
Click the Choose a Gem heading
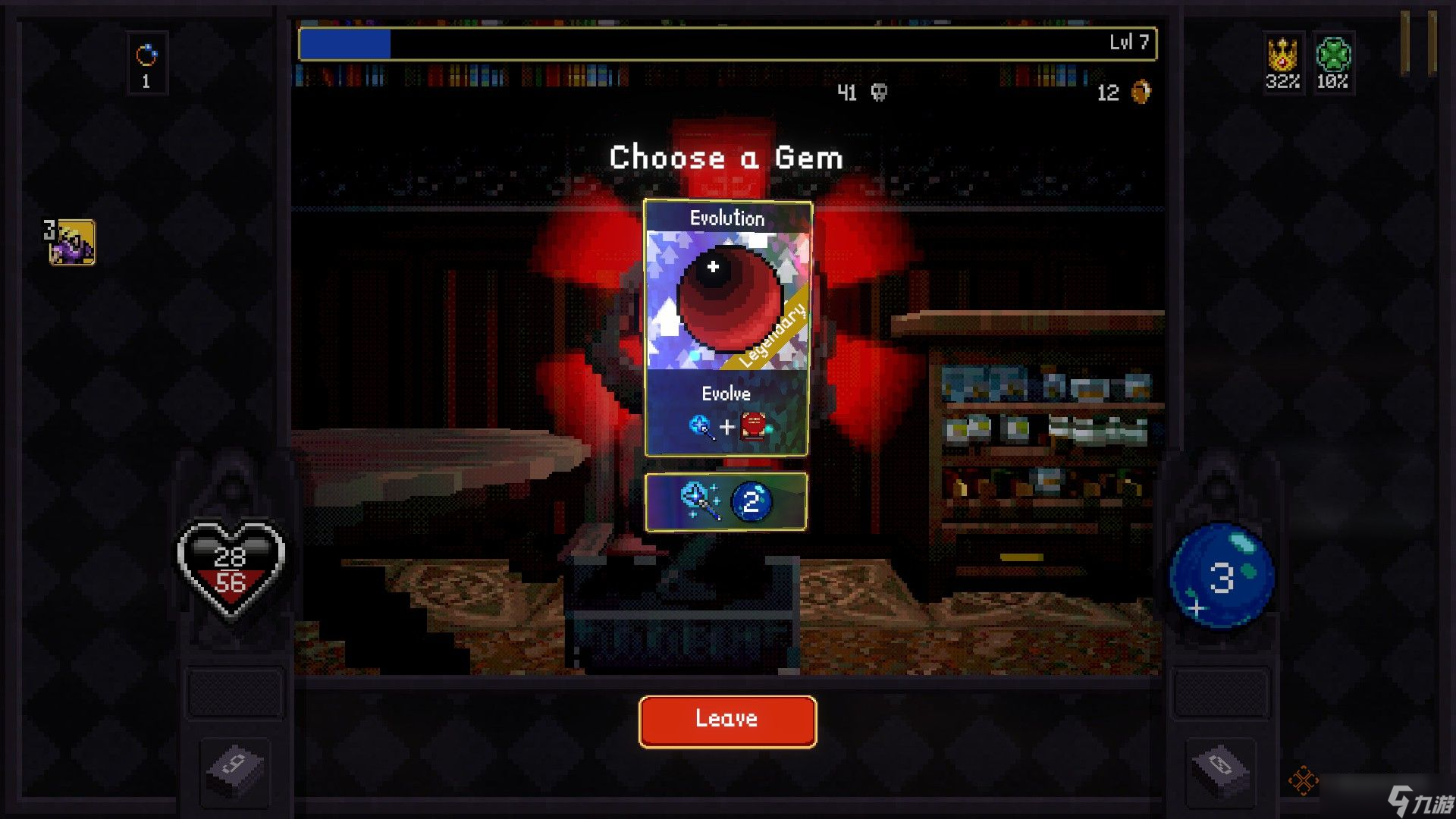click(726, 157)
